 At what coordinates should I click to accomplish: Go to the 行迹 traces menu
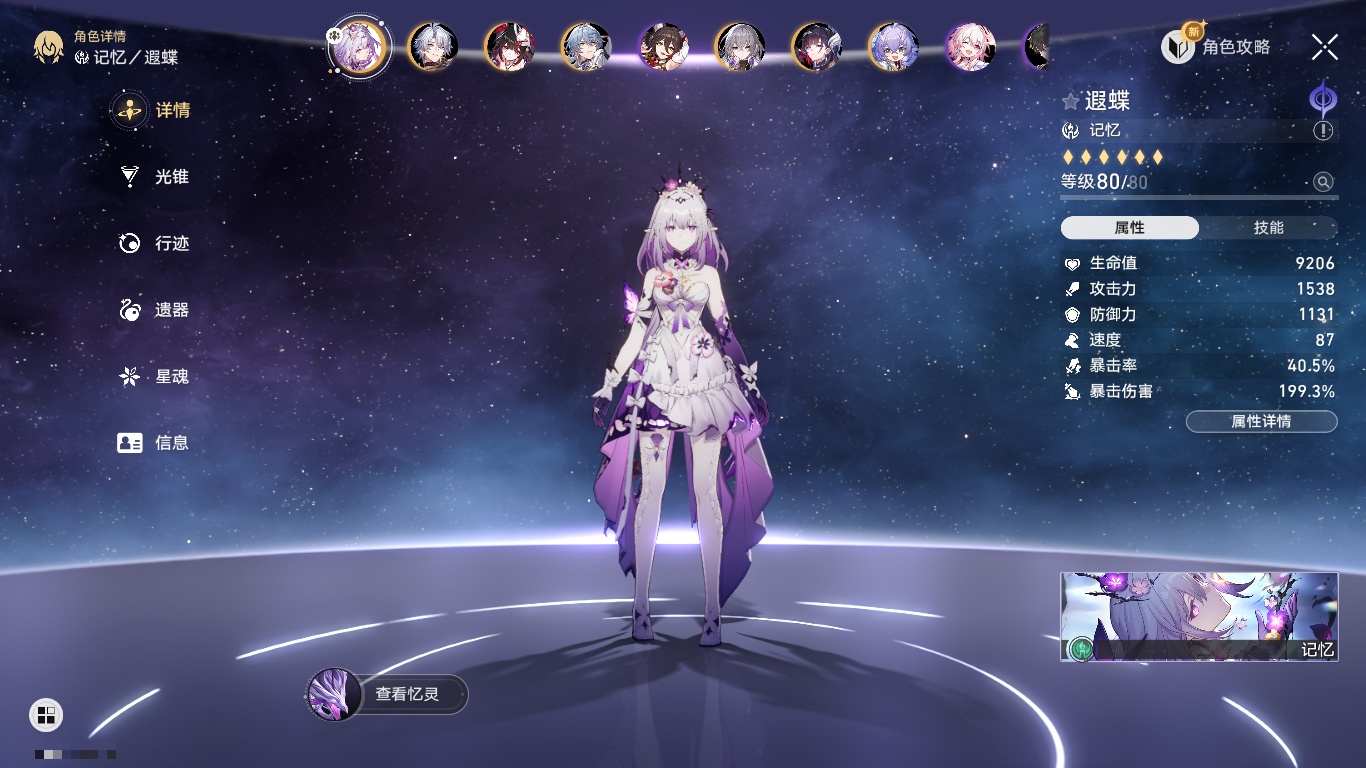(155, 243)
